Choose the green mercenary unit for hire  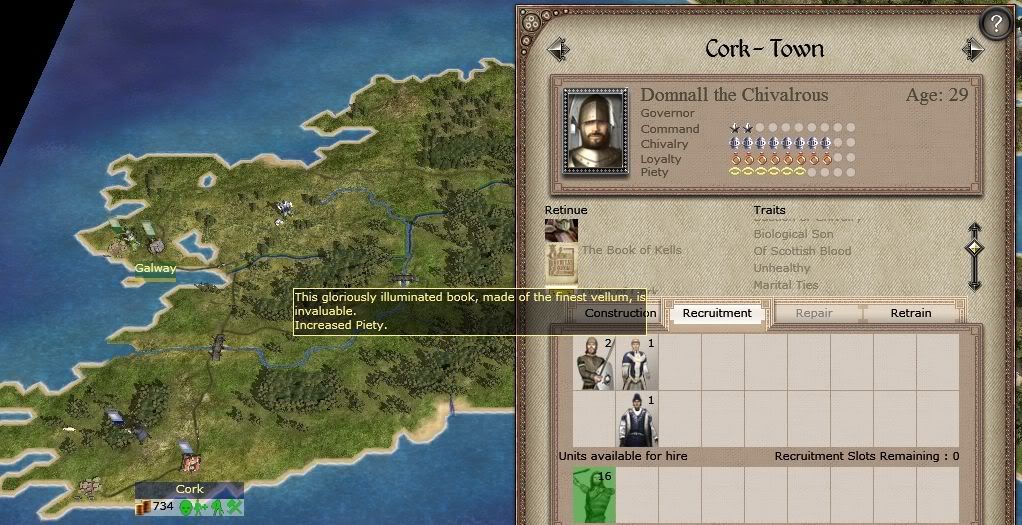[593, 496]
